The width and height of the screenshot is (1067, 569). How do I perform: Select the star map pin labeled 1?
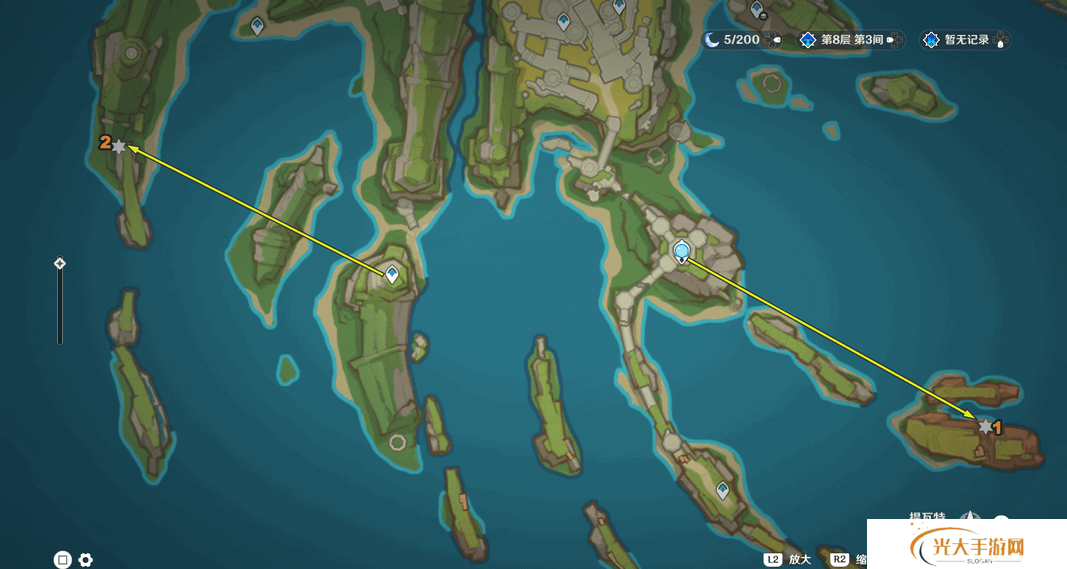(985, 427)
